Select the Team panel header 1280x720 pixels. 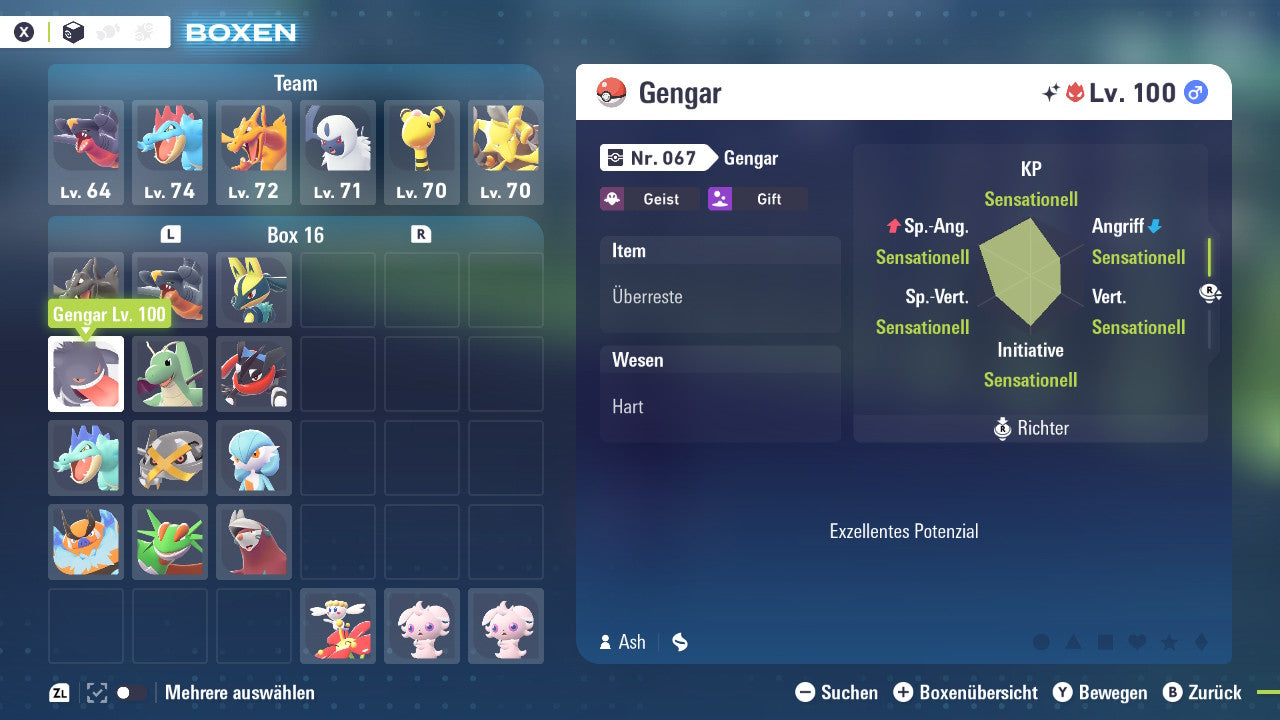(x=296, y=83)
